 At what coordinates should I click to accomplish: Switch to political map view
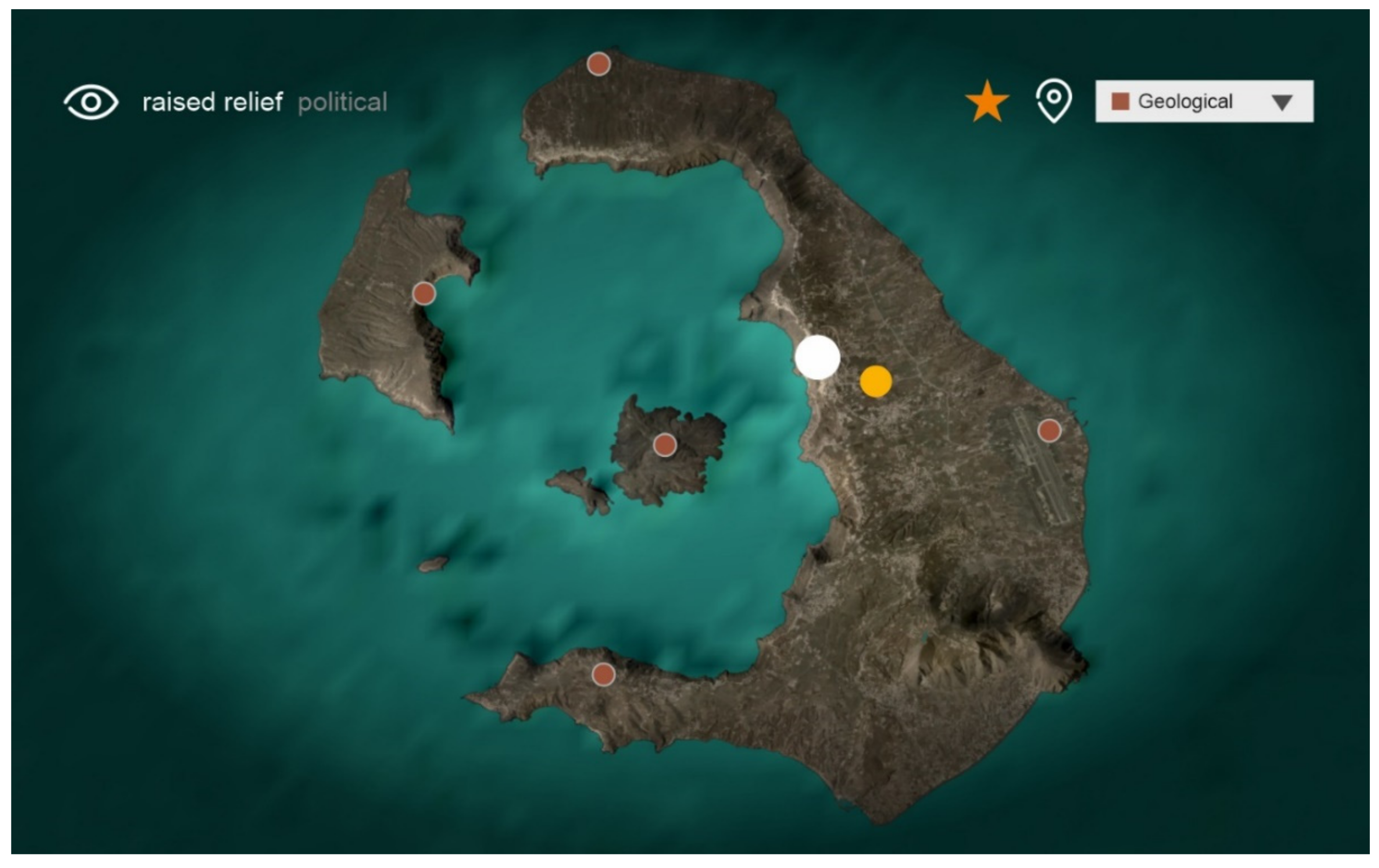coord(343,103)
